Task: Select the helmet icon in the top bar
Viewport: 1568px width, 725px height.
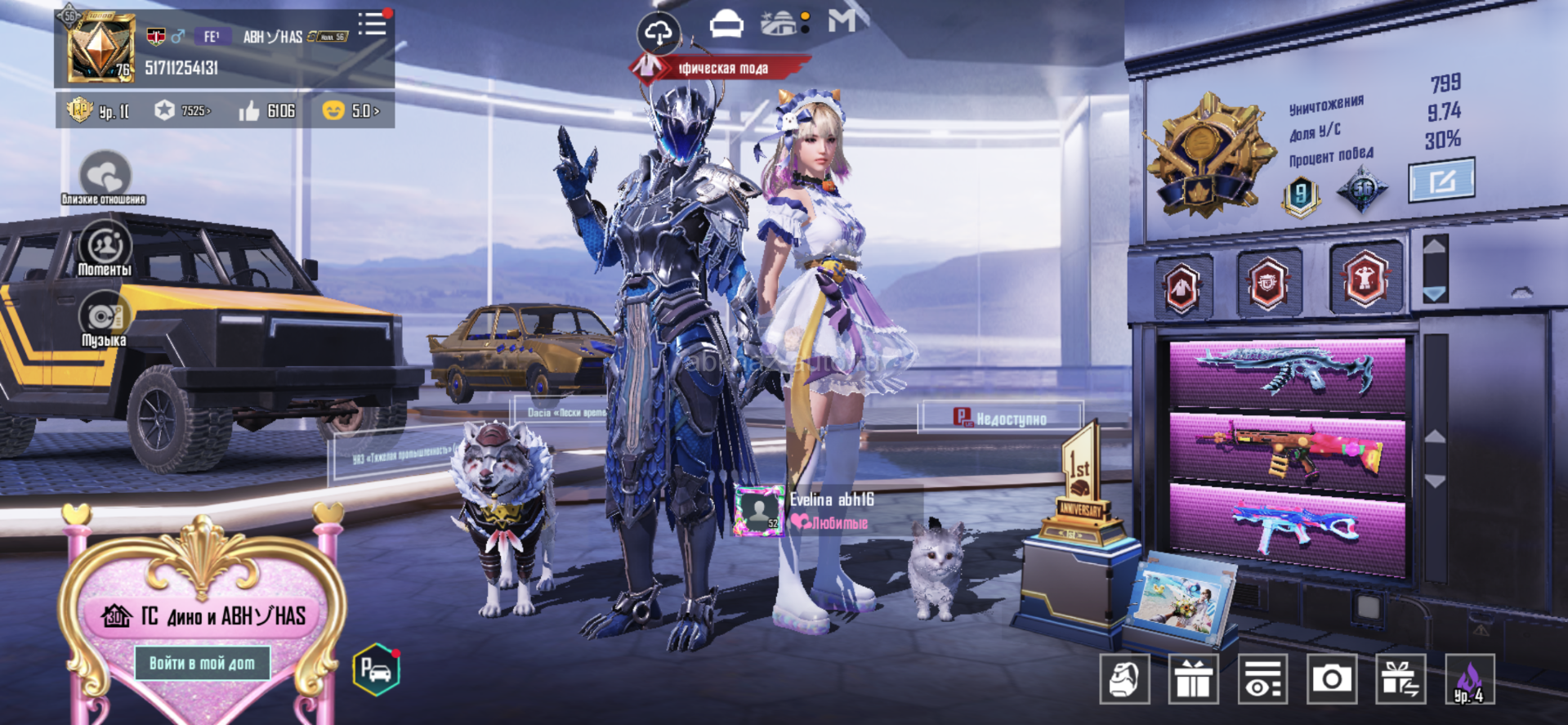Action: (x=726, y=25)
